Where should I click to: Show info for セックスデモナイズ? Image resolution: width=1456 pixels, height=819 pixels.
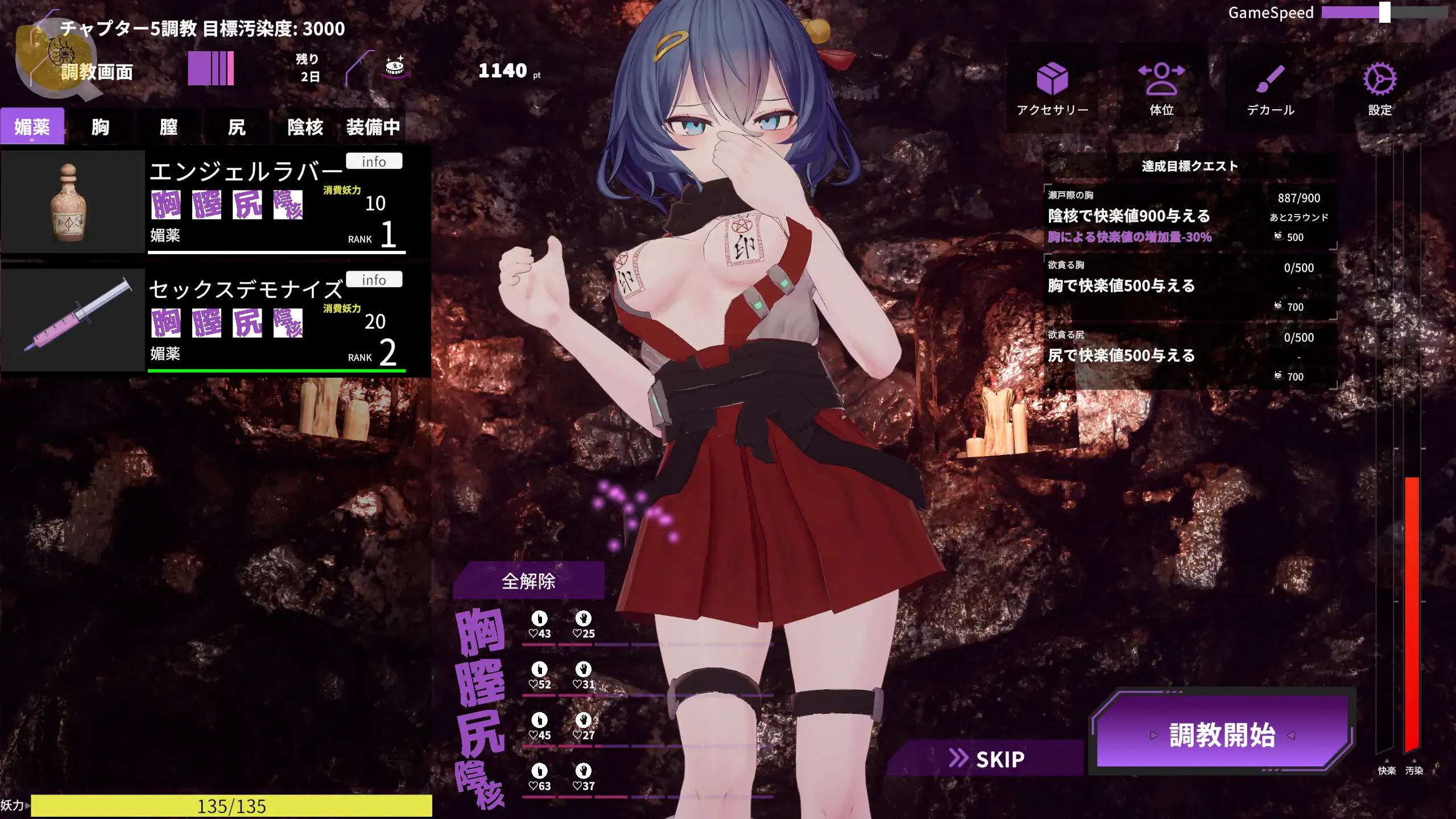(374, 280)
